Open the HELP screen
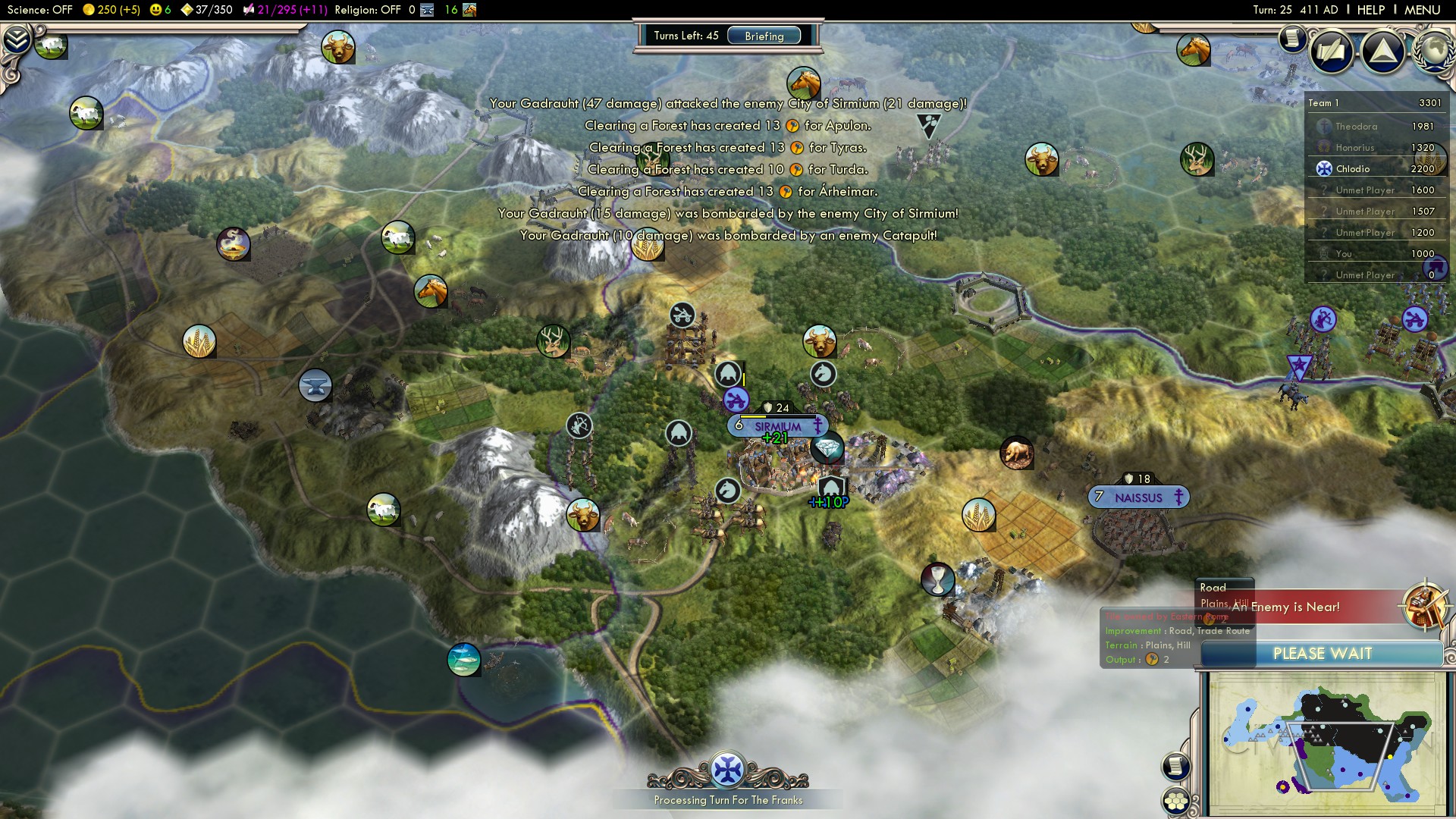 click(x=1370, y=10)
